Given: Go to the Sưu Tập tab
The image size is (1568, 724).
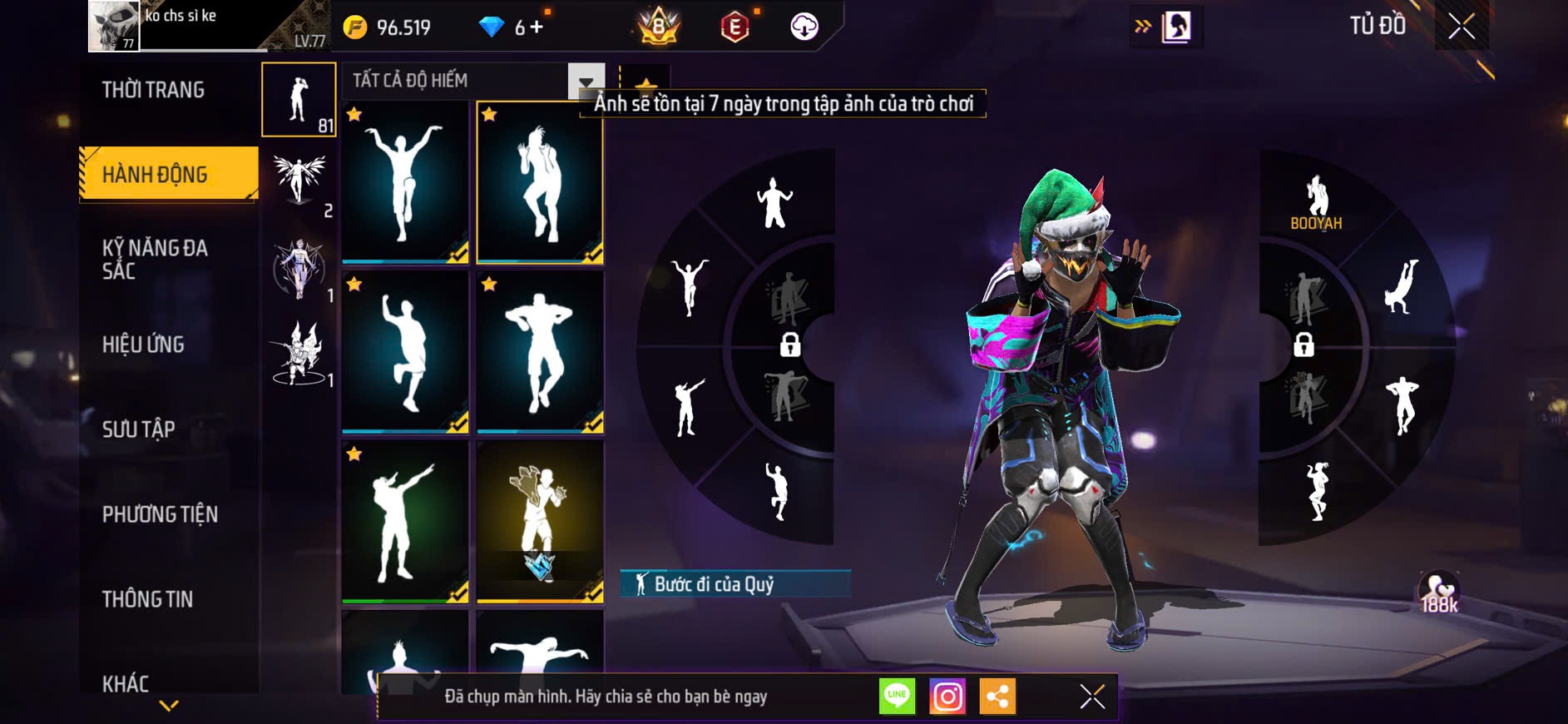Looking at the screenshot, I should (138, 429).
